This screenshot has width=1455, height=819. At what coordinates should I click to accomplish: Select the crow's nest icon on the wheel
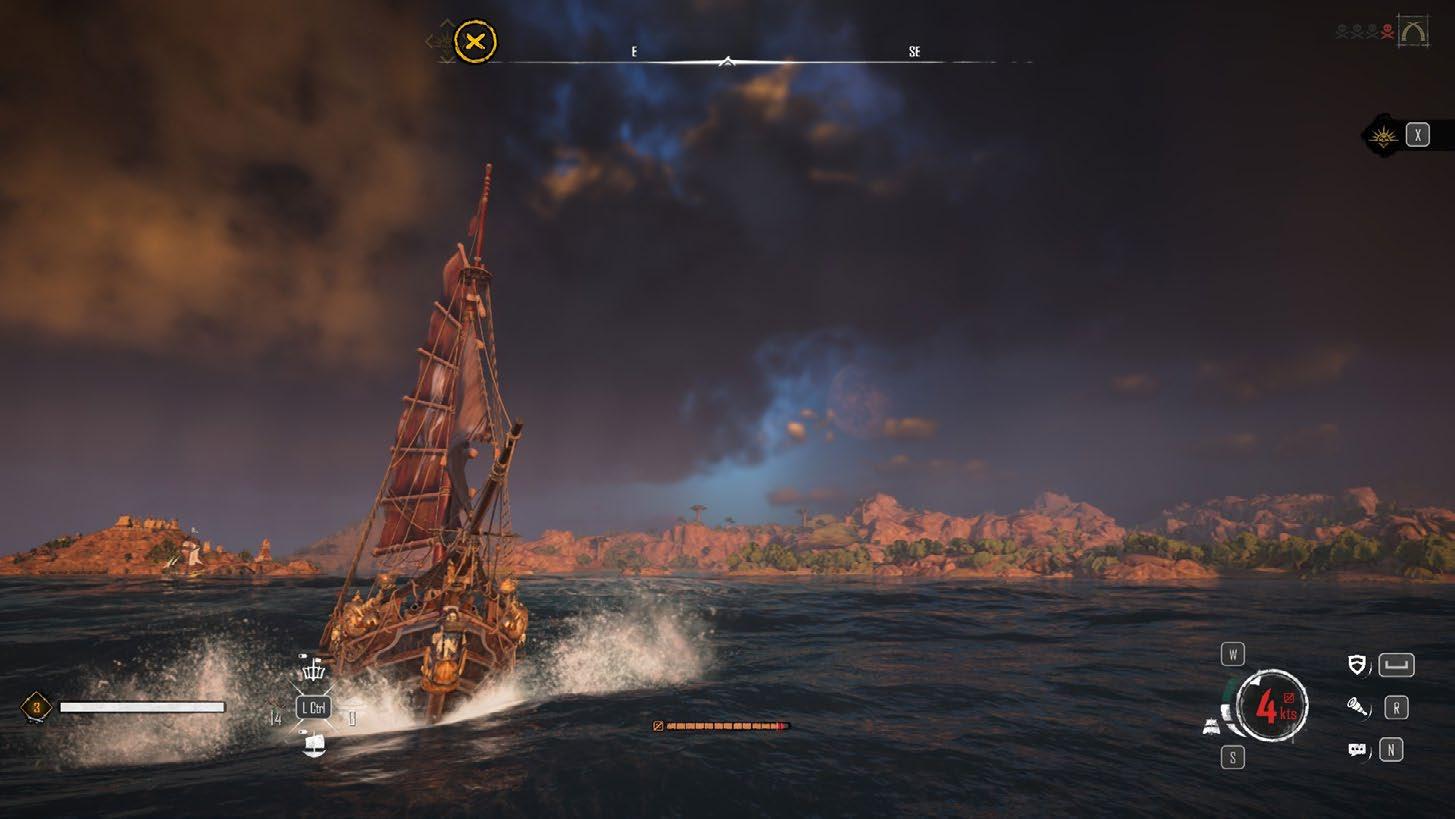point(314,670)
